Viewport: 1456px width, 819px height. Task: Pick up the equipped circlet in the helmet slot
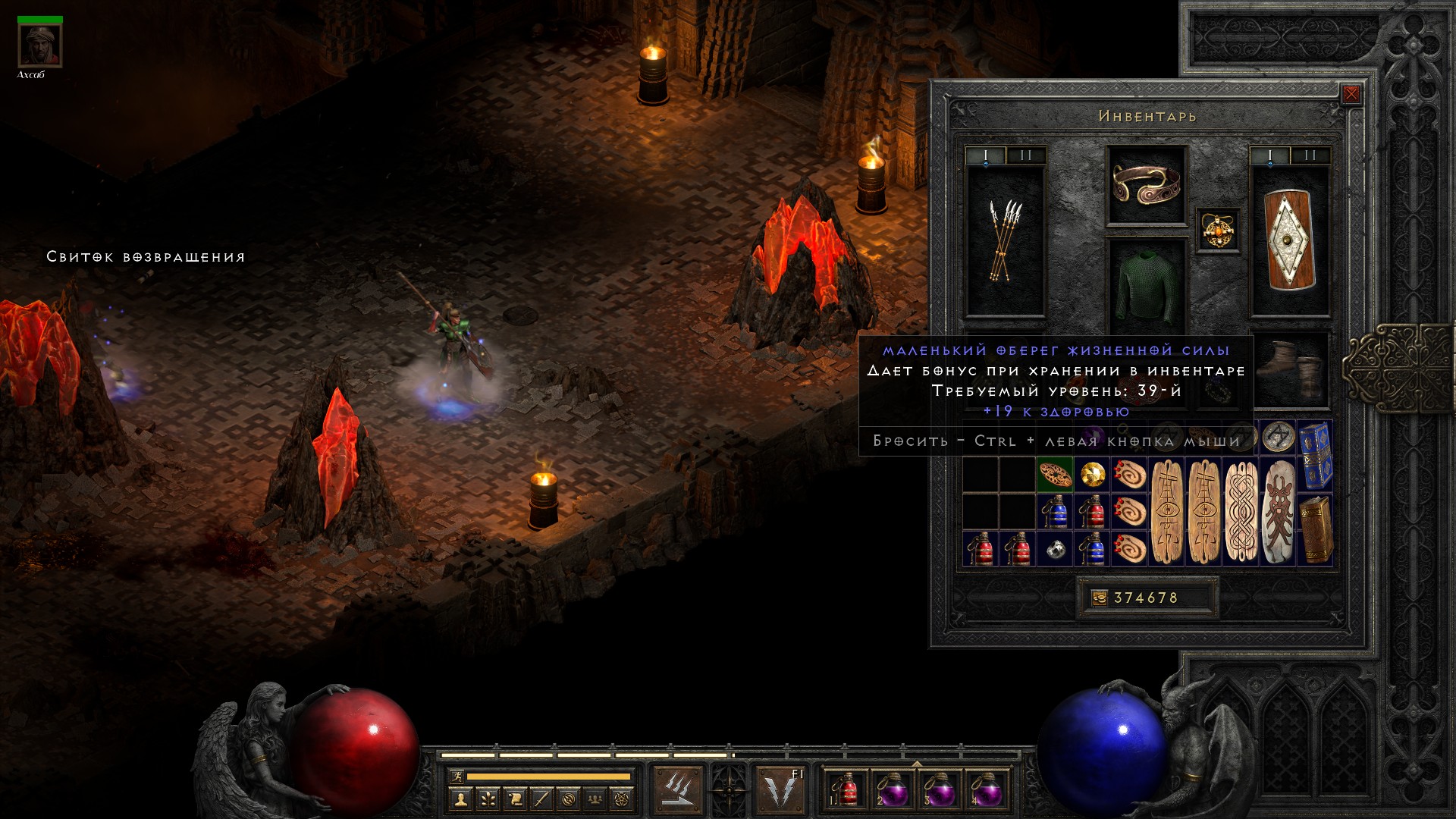pos(1146,185)
